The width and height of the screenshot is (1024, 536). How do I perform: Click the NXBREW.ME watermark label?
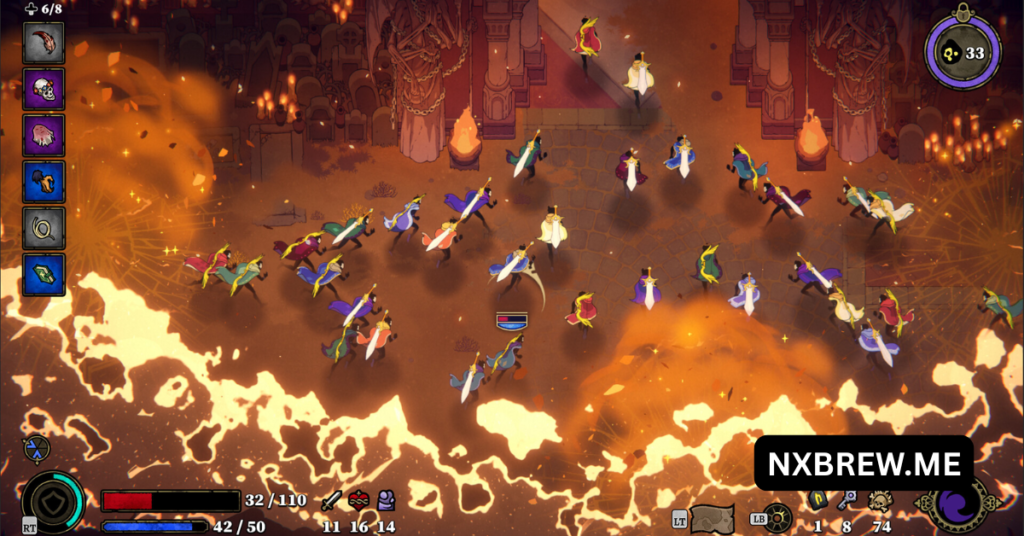click(x=863, y=463)
